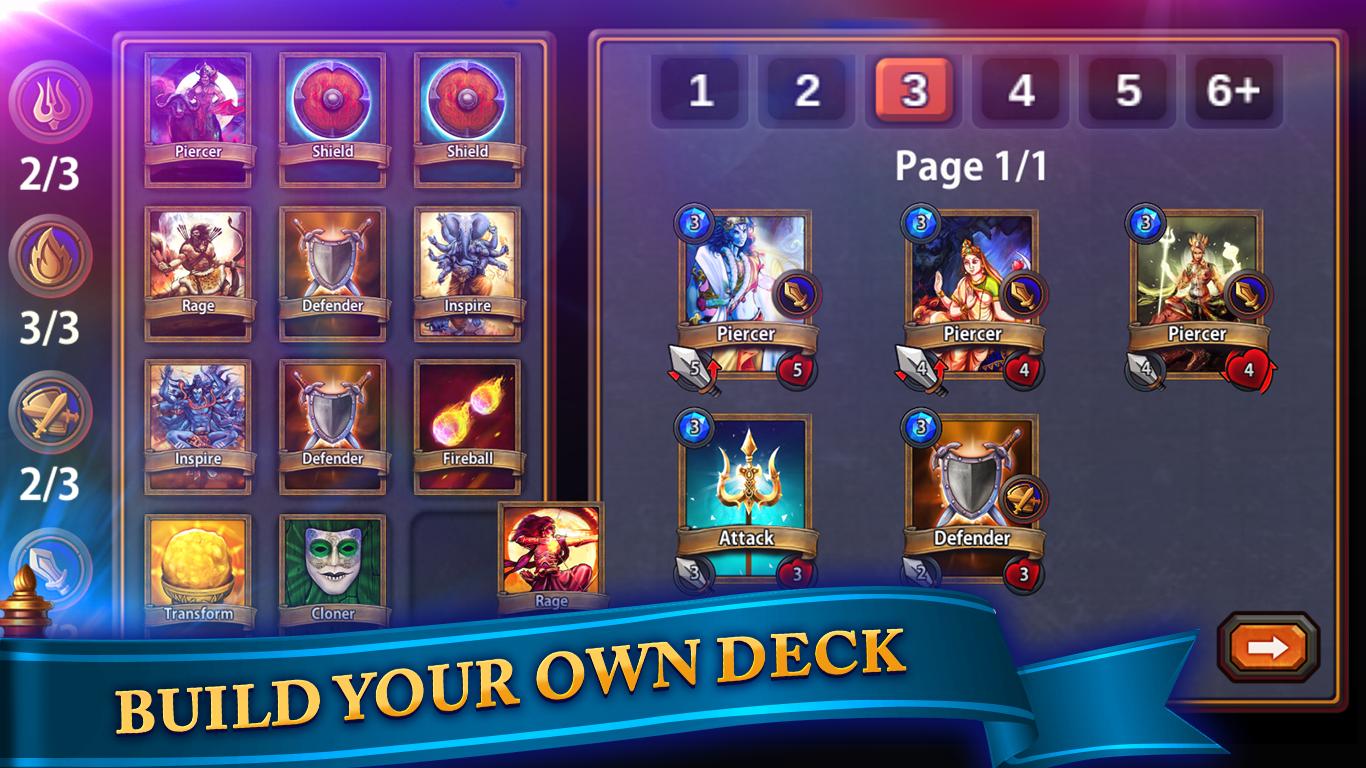Toggle the mana cost 4 filter
Image resolution: width=1366 pixels, height=768 pixels.
click(x=1019, y=91)
